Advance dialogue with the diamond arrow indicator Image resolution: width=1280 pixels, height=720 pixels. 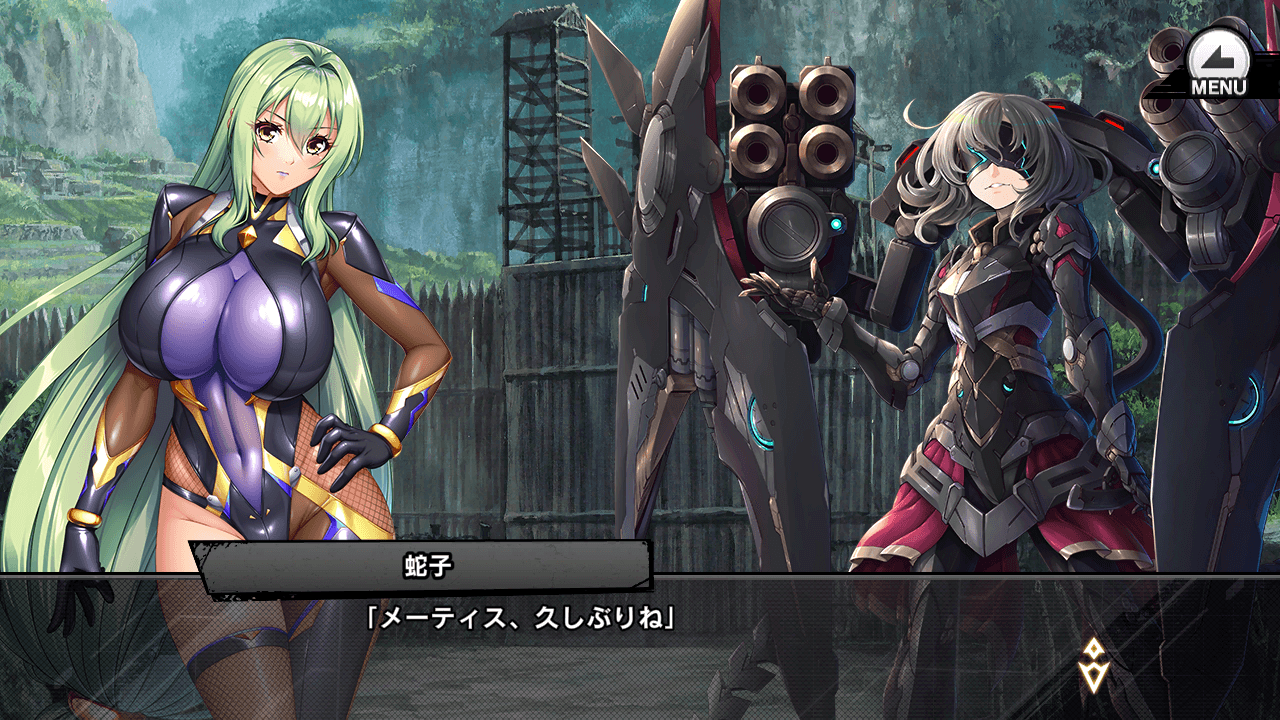[1091, 665]
